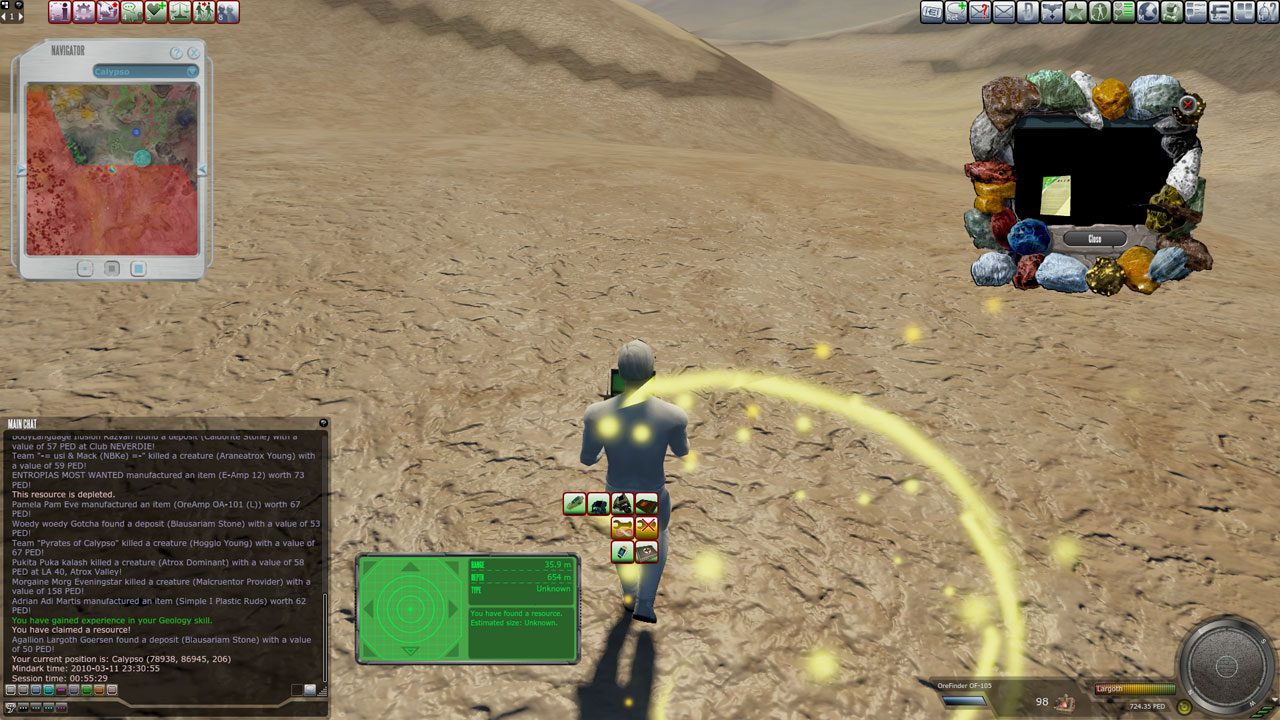Click the balance scales icon
1280x720 pixels.
[x=180, y=12]
